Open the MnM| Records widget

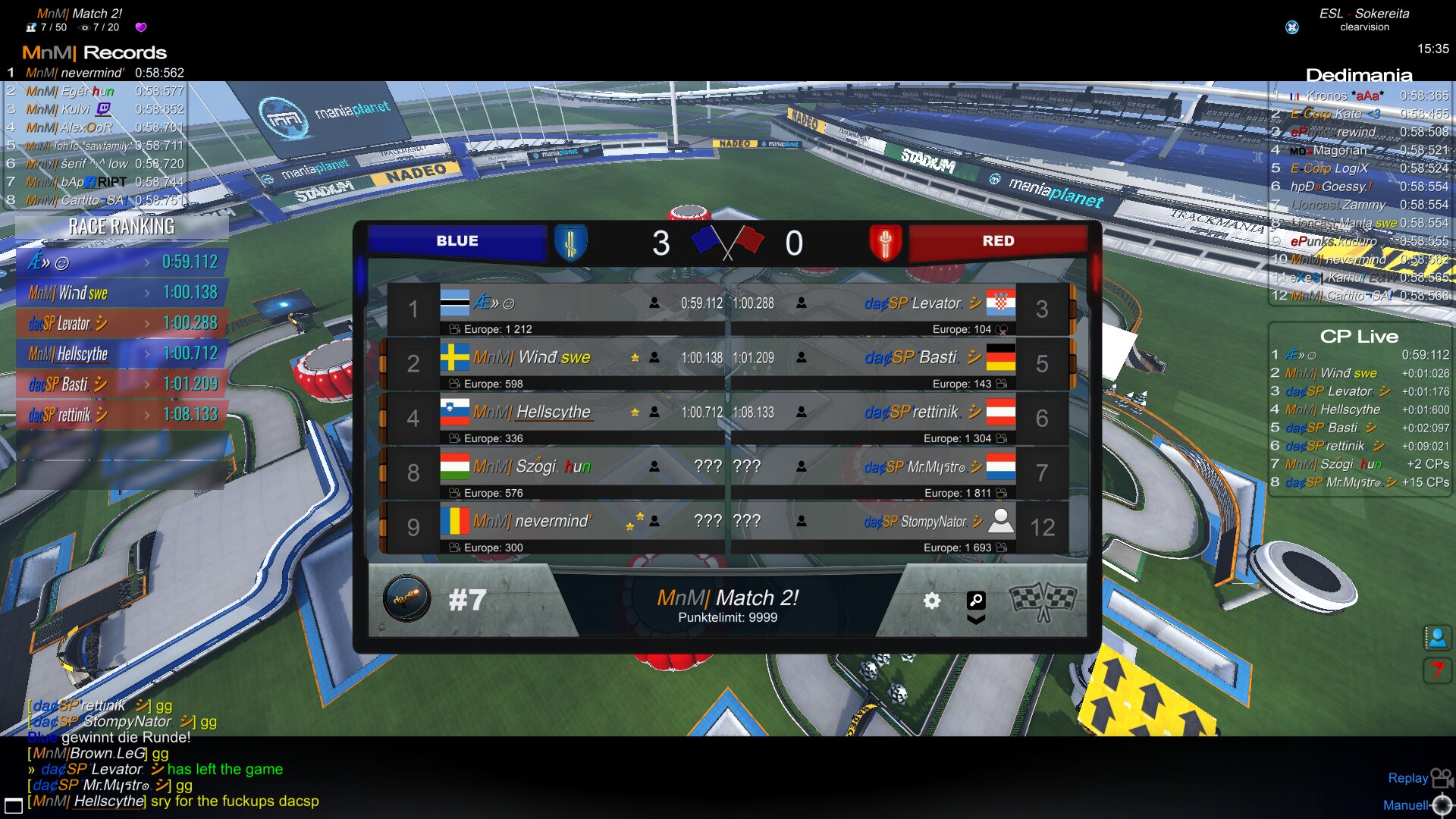point(94,52)
